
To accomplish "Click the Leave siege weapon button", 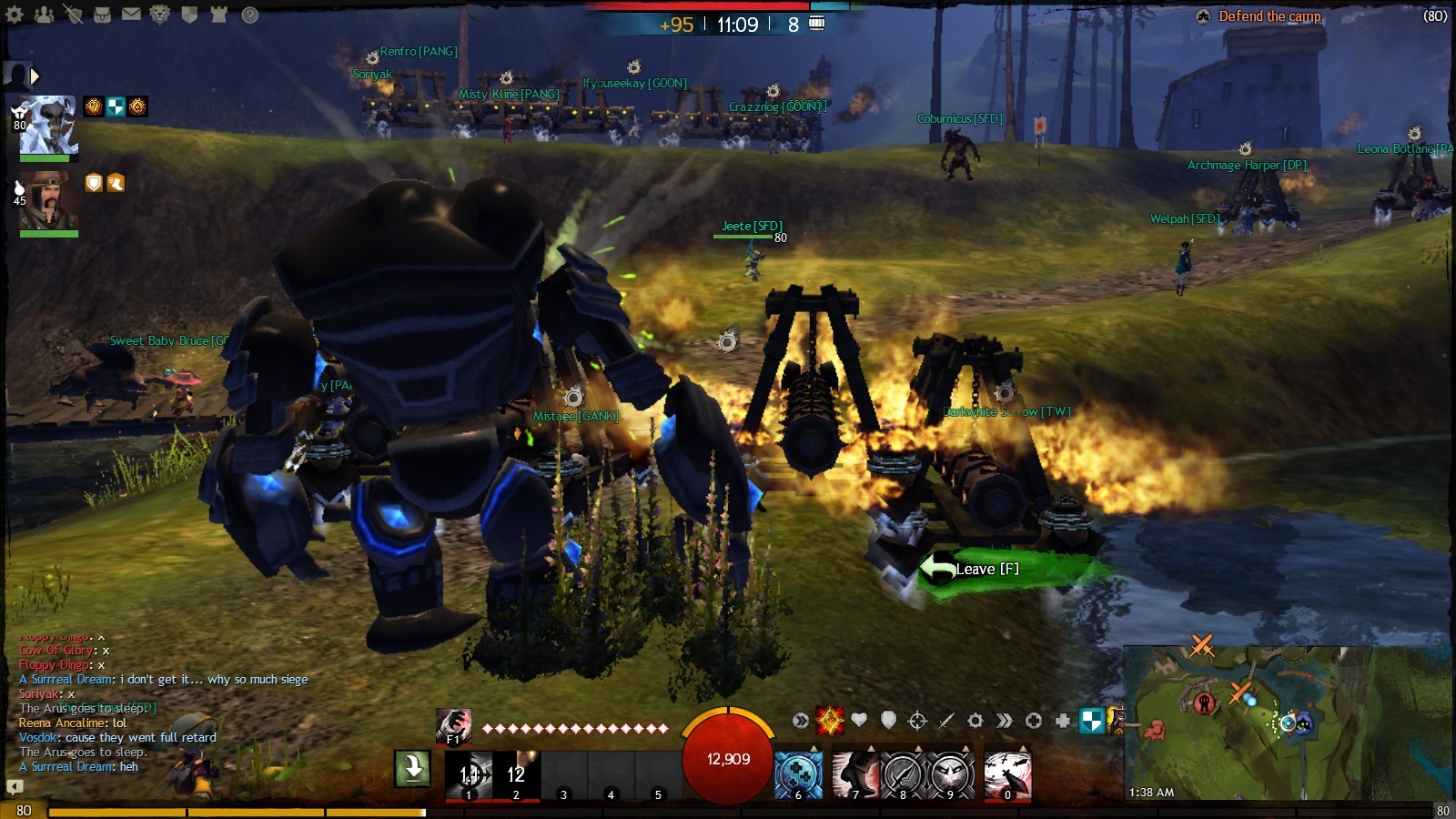I will tap(986, 569).
